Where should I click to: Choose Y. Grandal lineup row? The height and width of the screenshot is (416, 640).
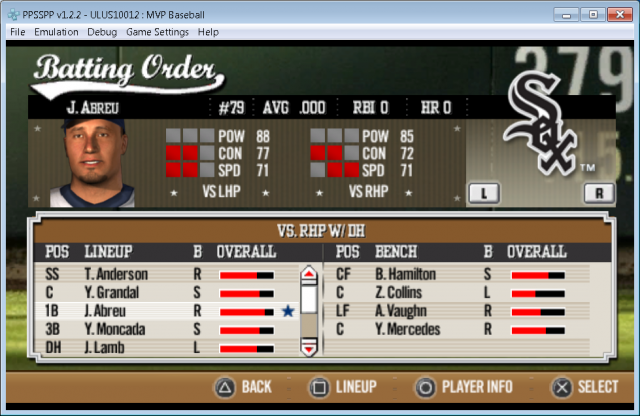114,293
